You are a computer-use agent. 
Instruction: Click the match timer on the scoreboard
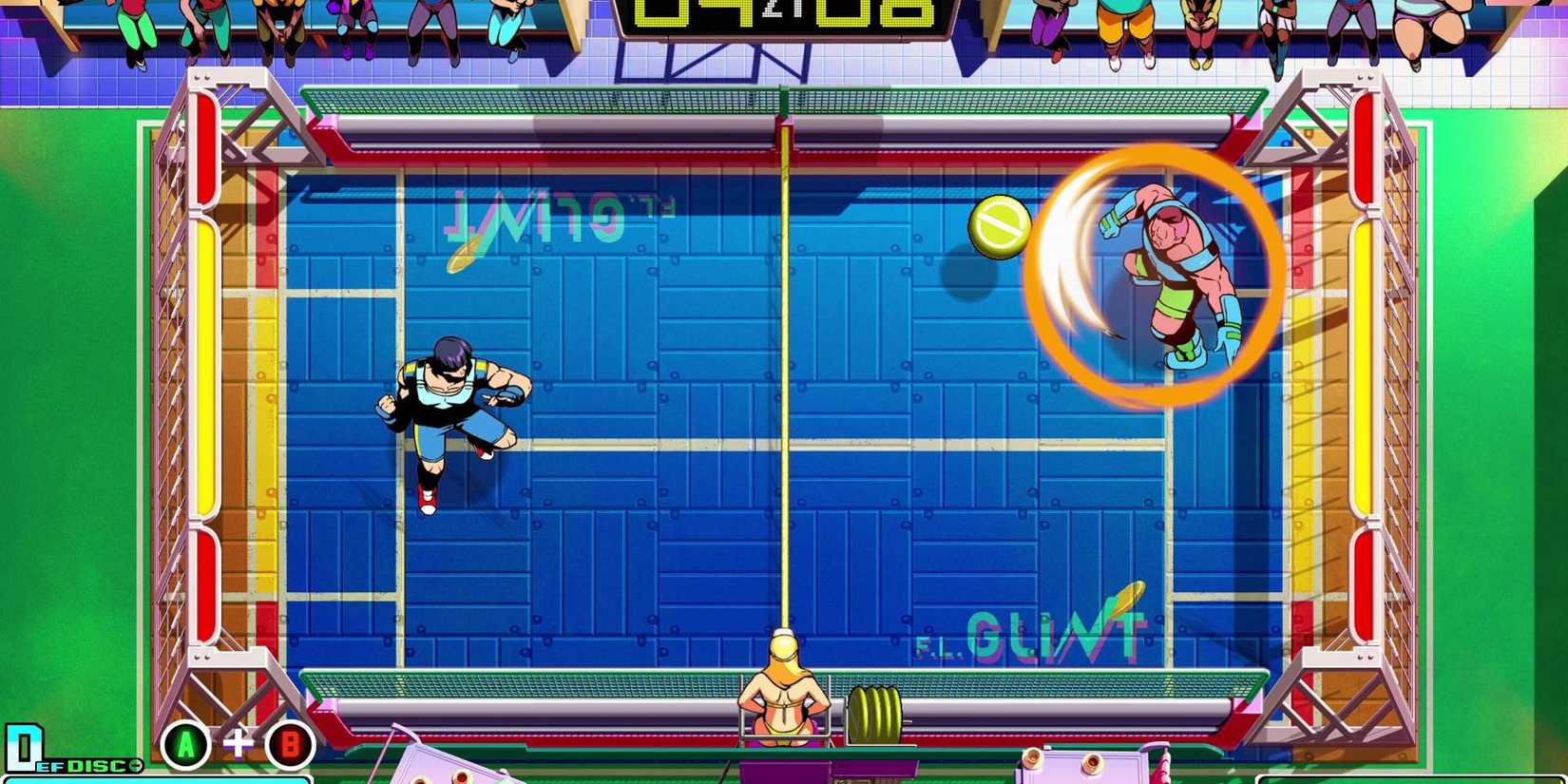[781, 19]
